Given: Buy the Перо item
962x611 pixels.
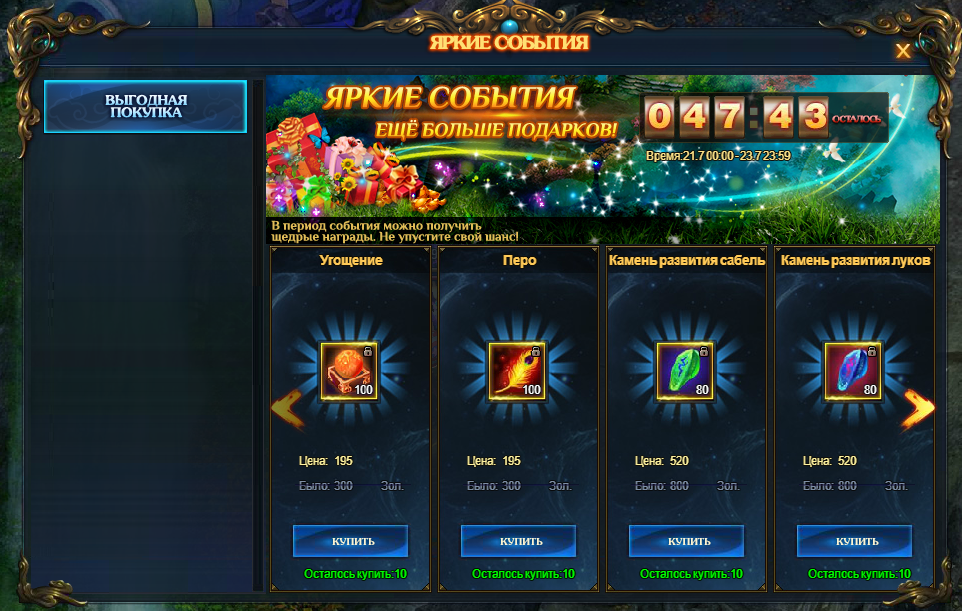Looking at the screenshot, I should coord(518,541).
